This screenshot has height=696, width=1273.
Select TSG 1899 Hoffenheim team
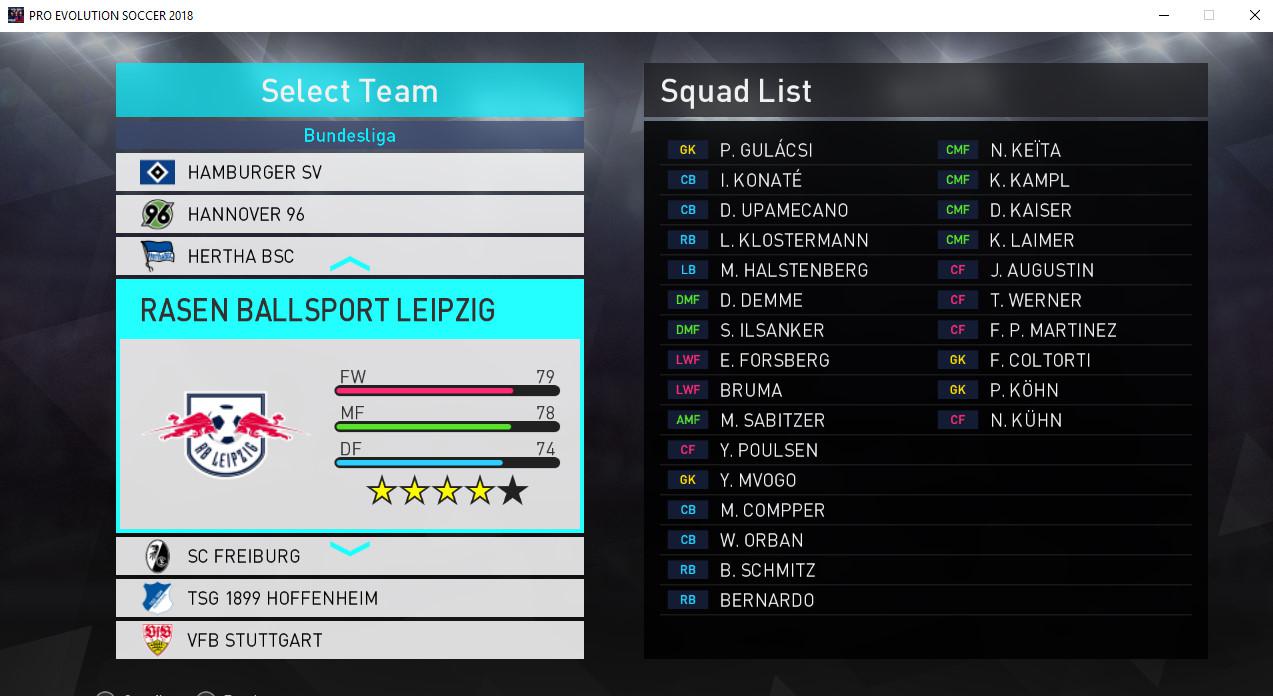tap(349, 599)
